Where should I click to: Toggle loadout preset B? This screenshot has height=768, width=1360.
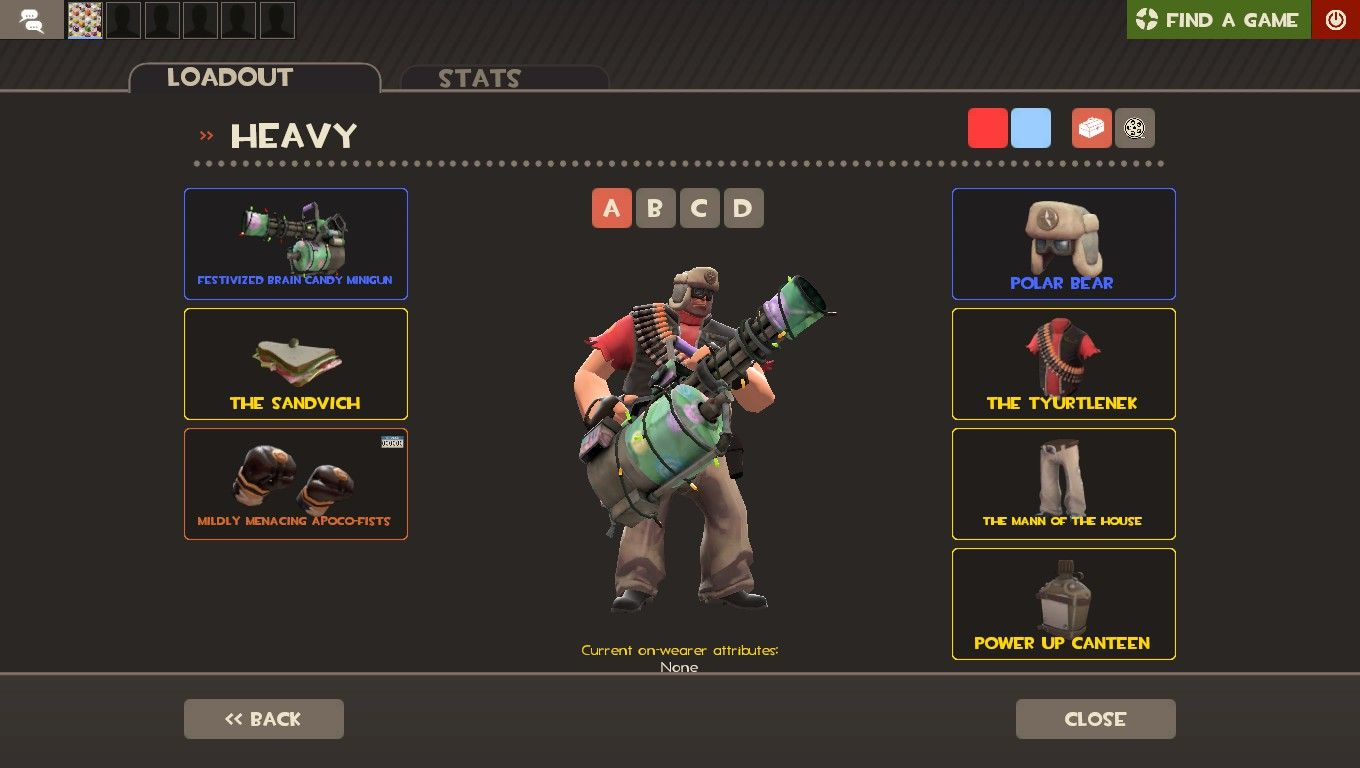(655, 208)
